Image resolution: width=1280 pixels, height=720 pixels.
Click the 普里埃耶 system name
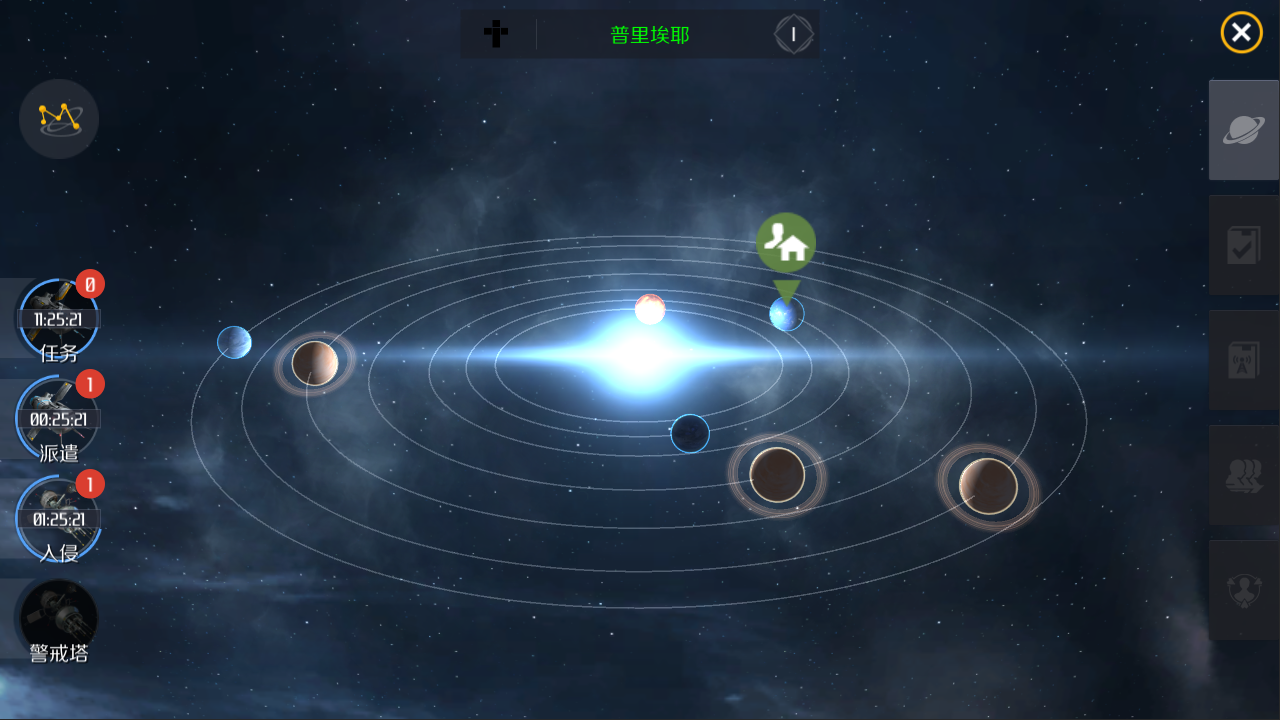[x=650, y=35]
